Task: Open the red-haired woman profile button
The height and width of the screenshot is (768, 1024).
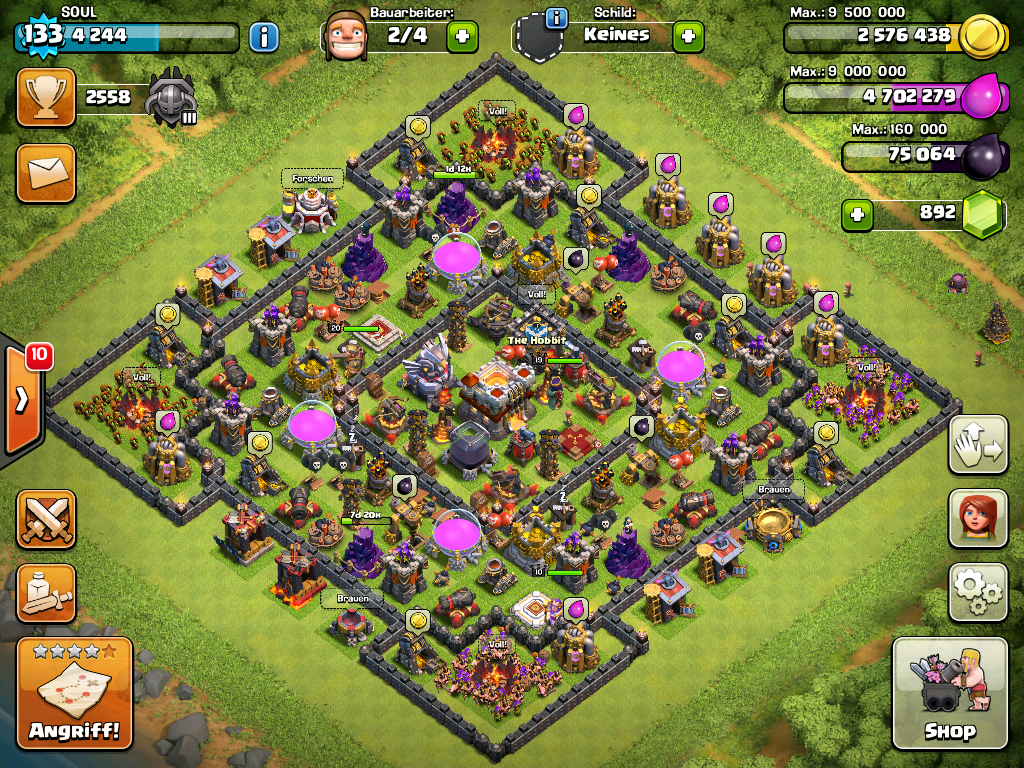Action: point(977,519)
